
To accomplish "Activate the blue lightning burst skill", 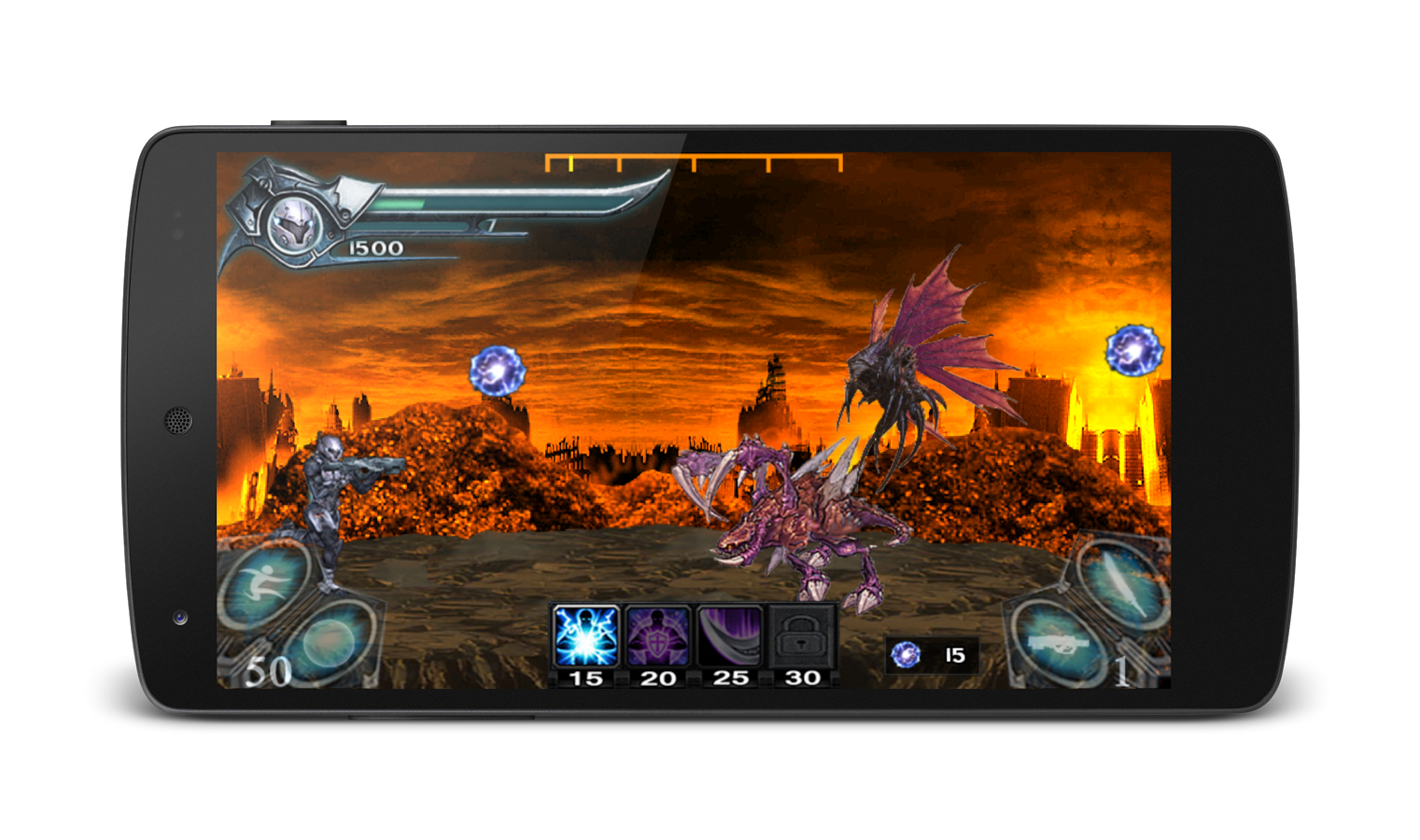I will coord(585,637).
